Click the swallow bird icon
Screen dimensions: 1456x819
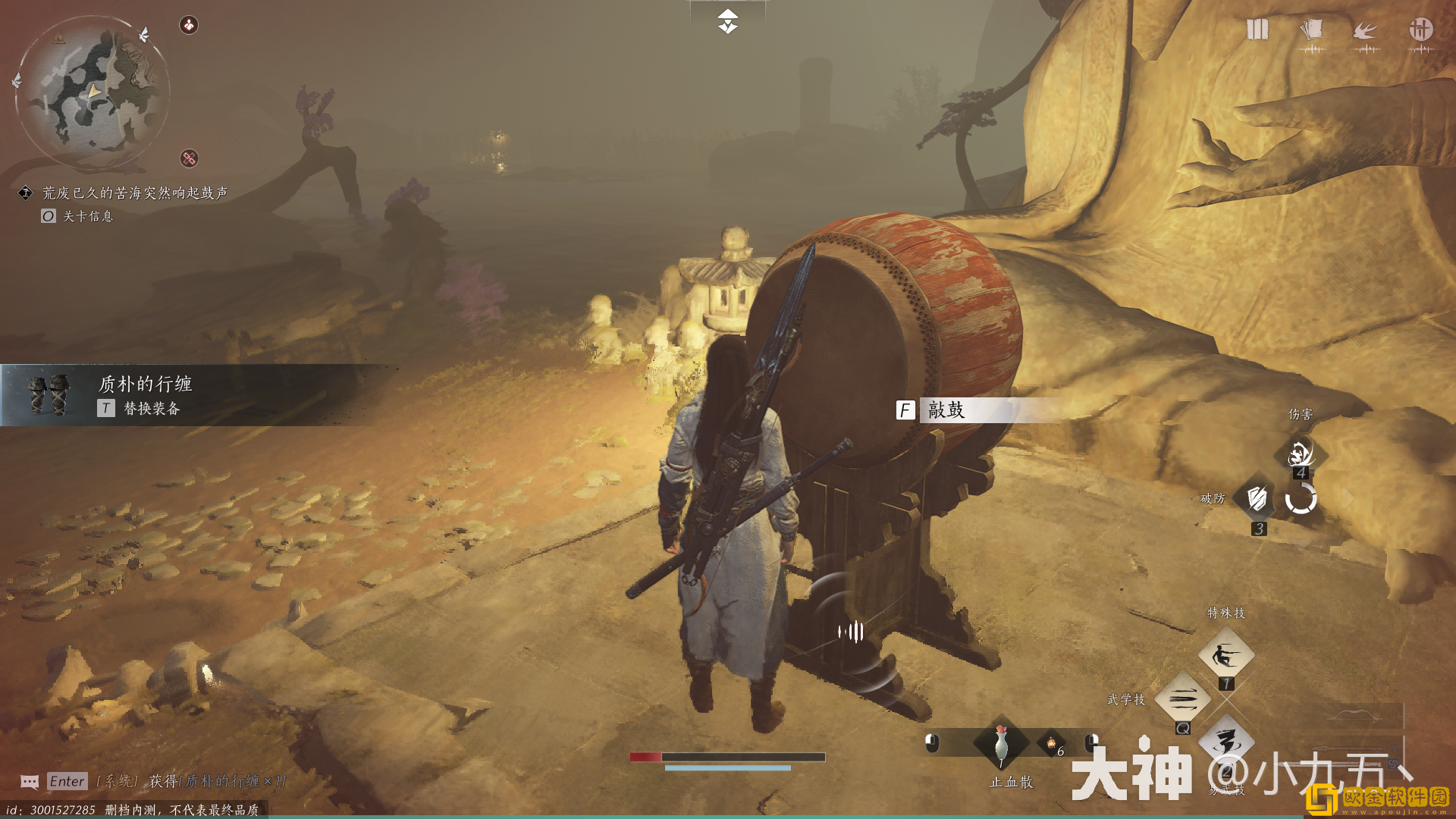1365,30
